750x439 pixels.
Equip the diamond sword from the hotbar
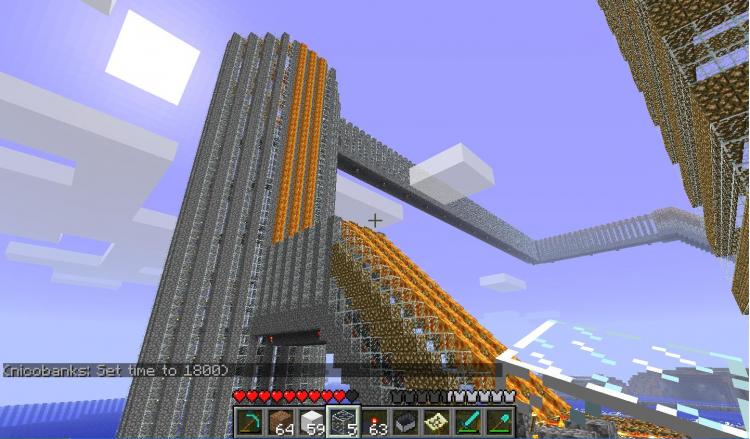point(467,422)
